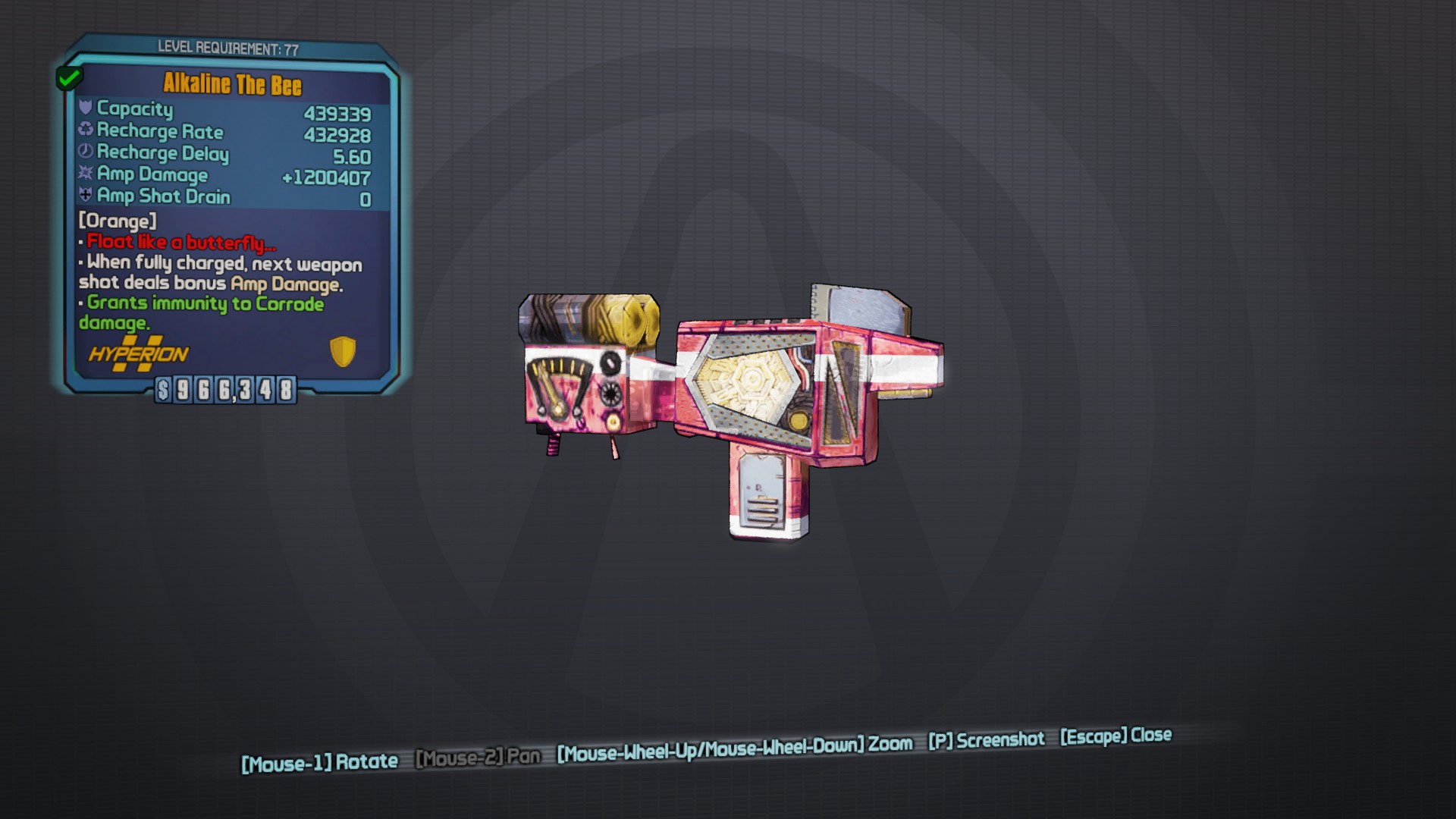Select the Amp Shot Drain icon
This screenshot has width=1456, height=819.
click(x=85, y=196)
